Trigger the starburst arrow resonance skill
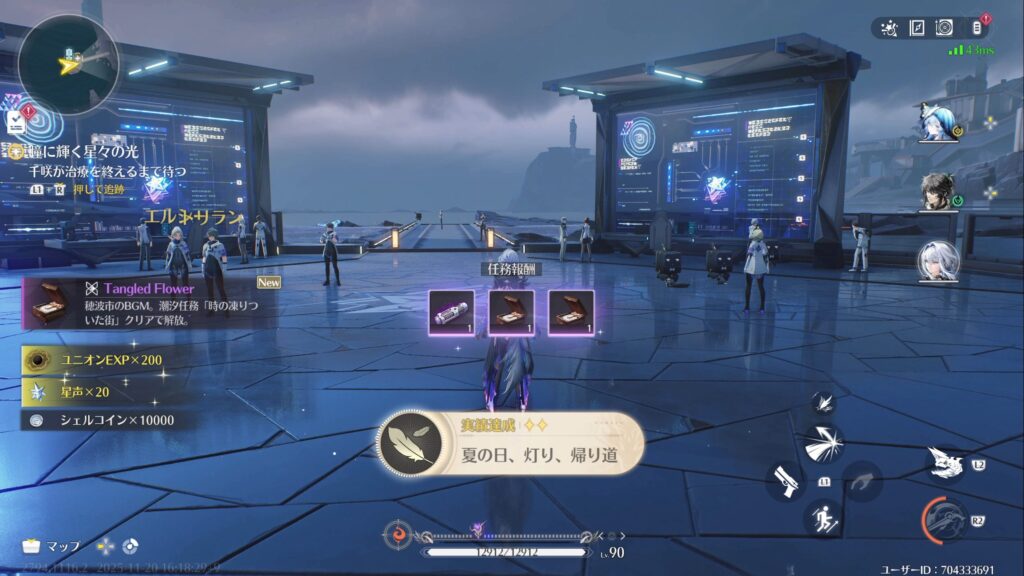This screenshot has height=576, width=1024. (x=824, y=443)
